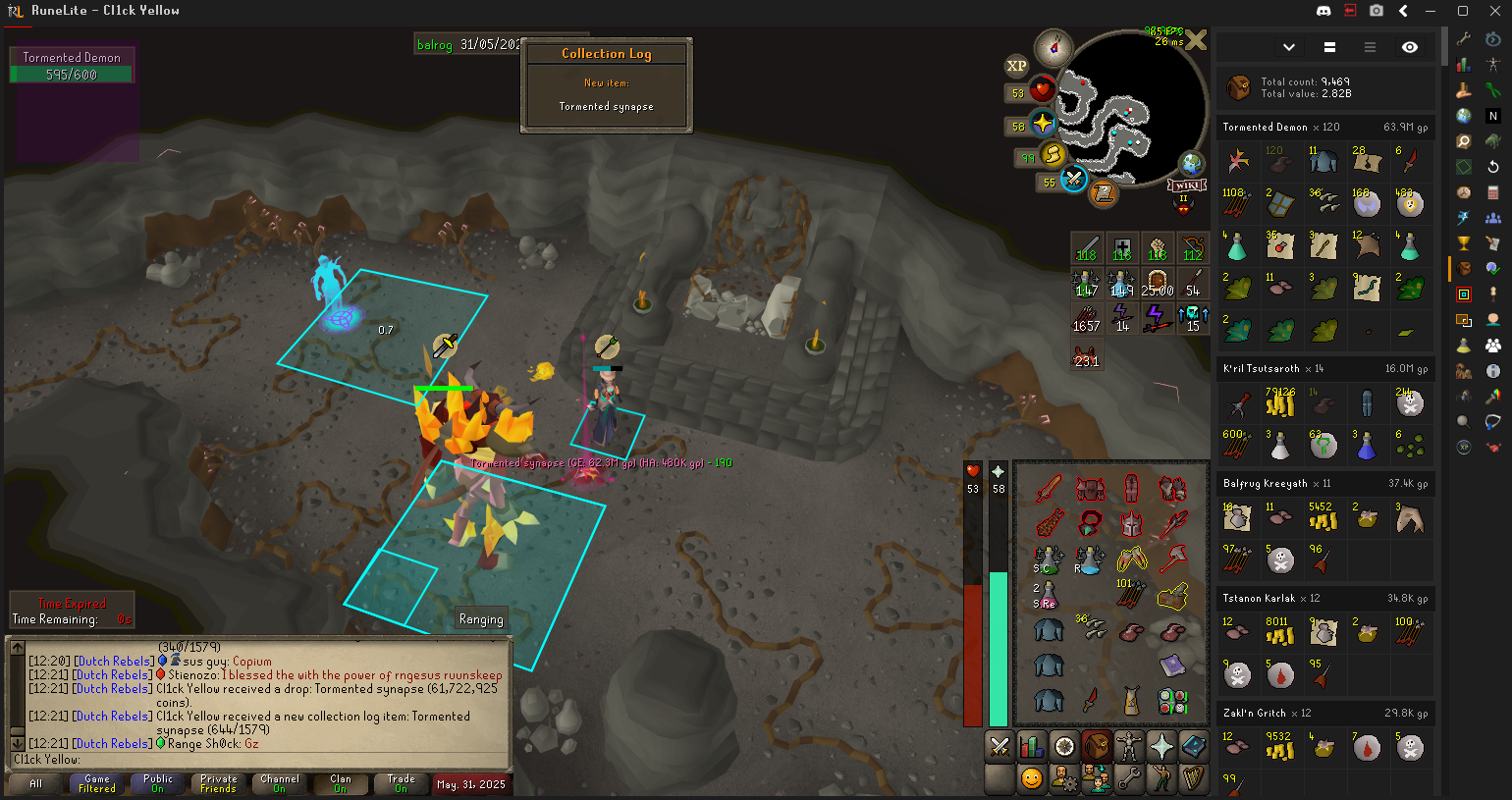Image resolution: width=1512 pixels, height=800 pixels.
Task: Select the purple book in the inventory
Action: click(1172, 667)
